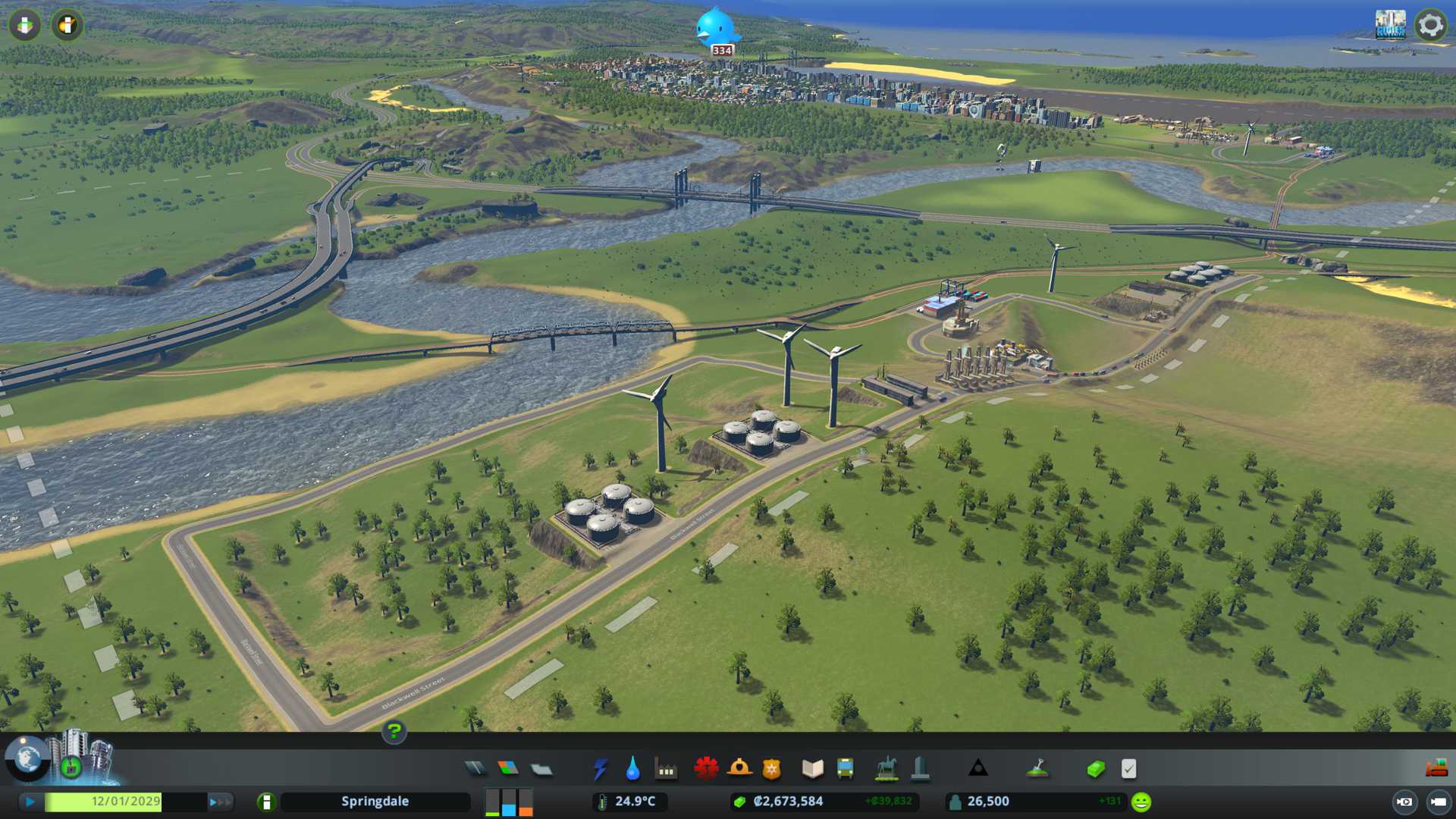1456x819 pixels.
Task: Activate the bulldozer tool
Action: coord(1436,769)
